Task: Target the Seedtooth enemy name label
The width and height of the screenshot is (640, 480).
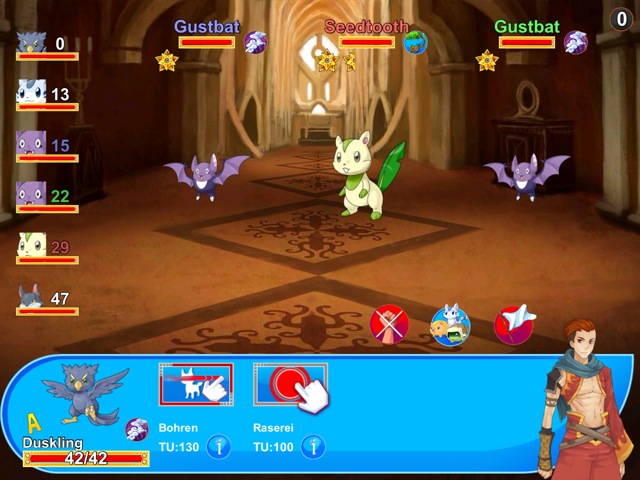Action: [366, 26]
